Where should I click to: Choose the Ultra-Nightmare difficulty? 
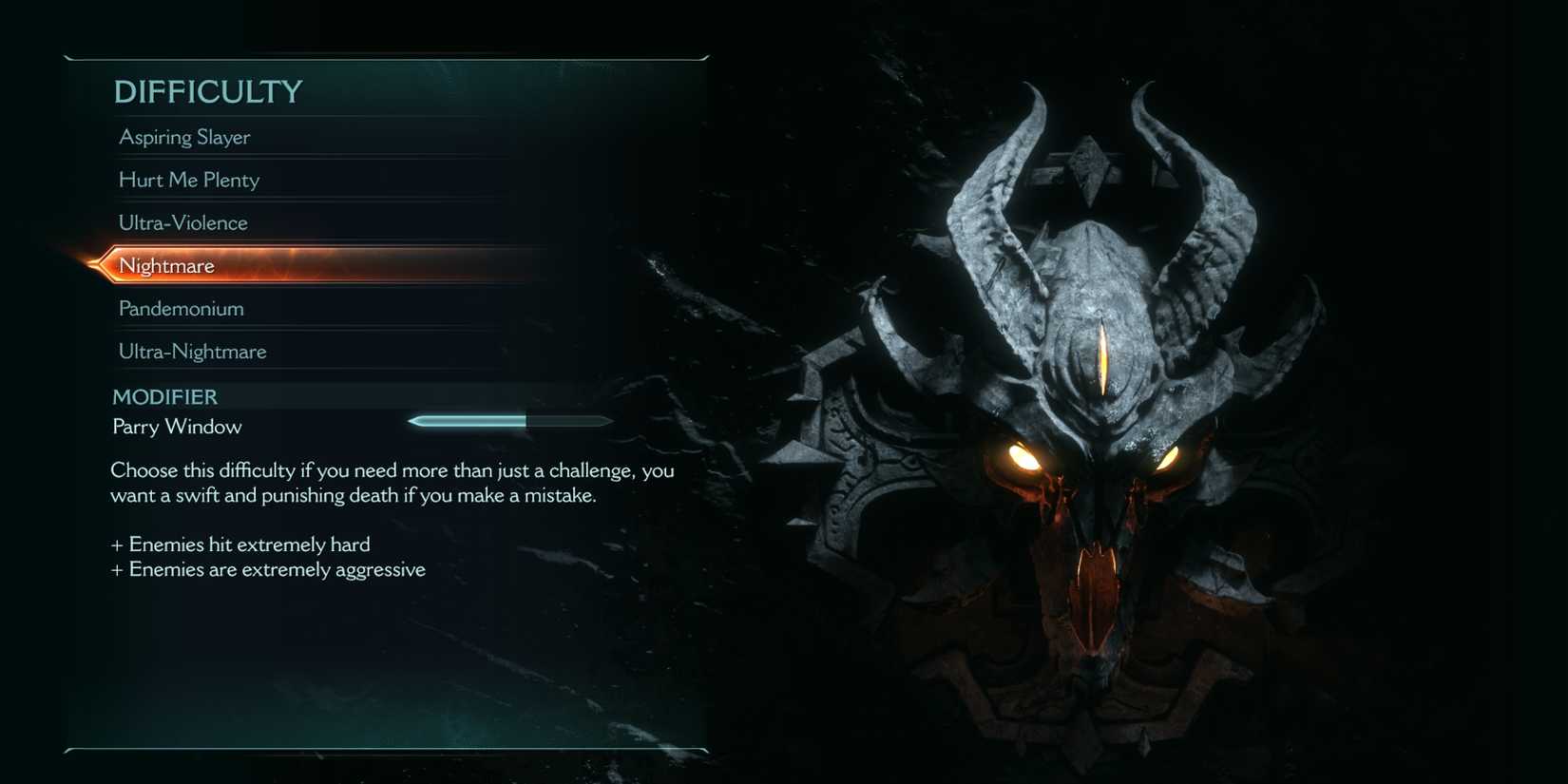[x=191, y=351]
